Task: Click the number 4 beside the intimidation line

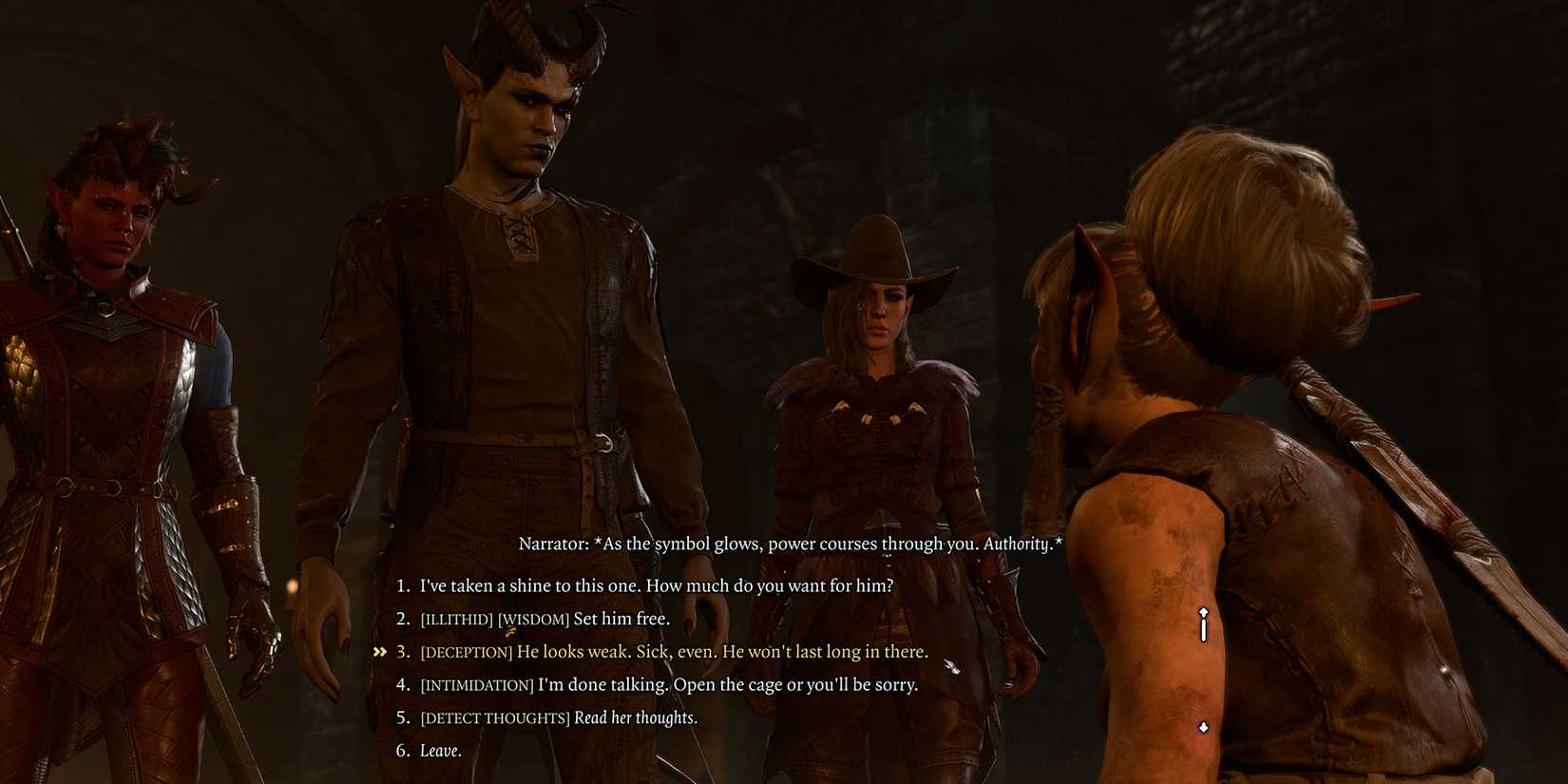Action: tap(400, 684)
